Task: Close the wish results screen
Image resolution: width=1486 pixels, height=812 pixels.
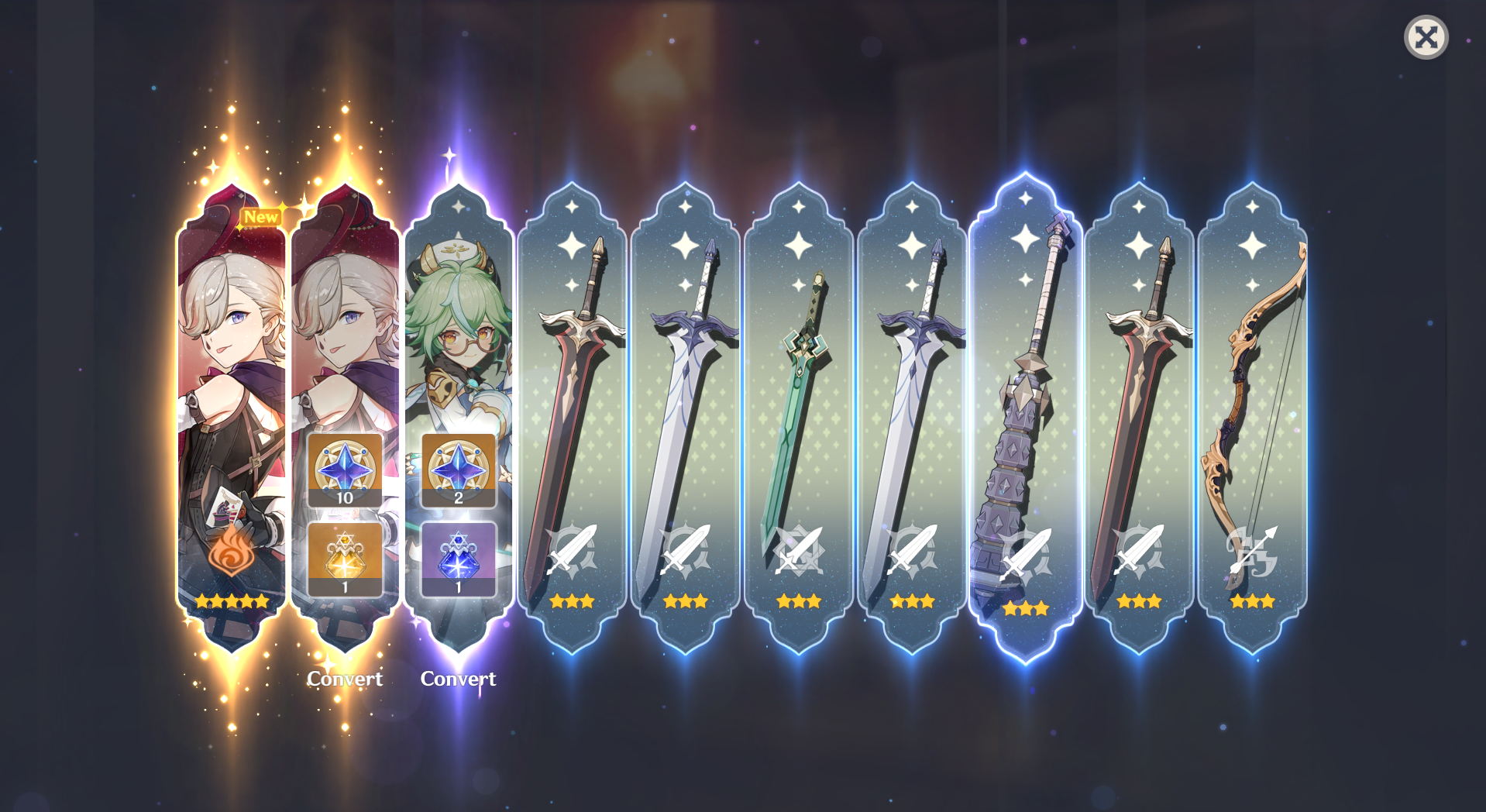Action: tap(1426, 36)
